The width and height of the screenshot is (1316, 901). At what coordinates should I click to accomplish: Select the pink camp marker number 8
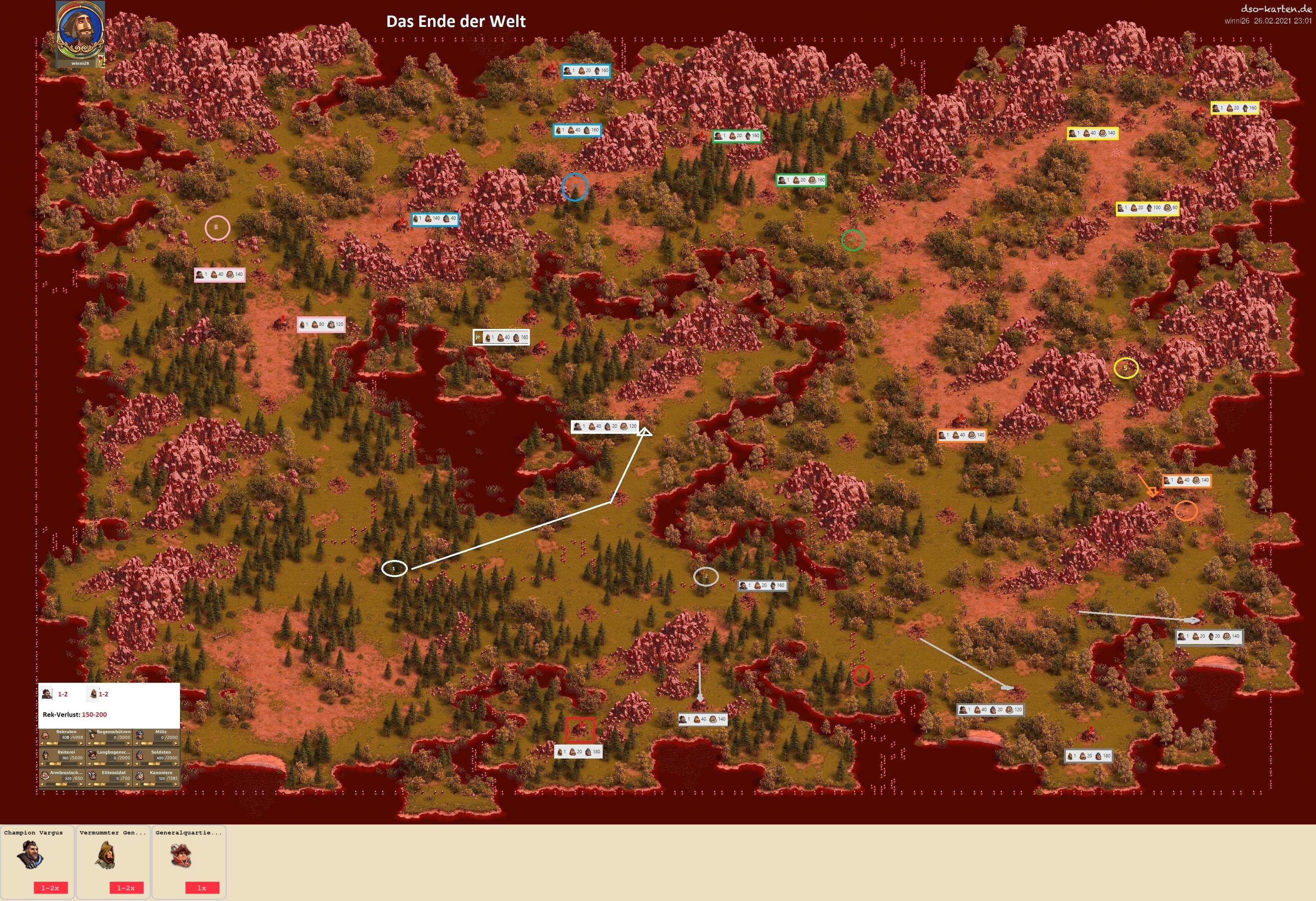217,227
